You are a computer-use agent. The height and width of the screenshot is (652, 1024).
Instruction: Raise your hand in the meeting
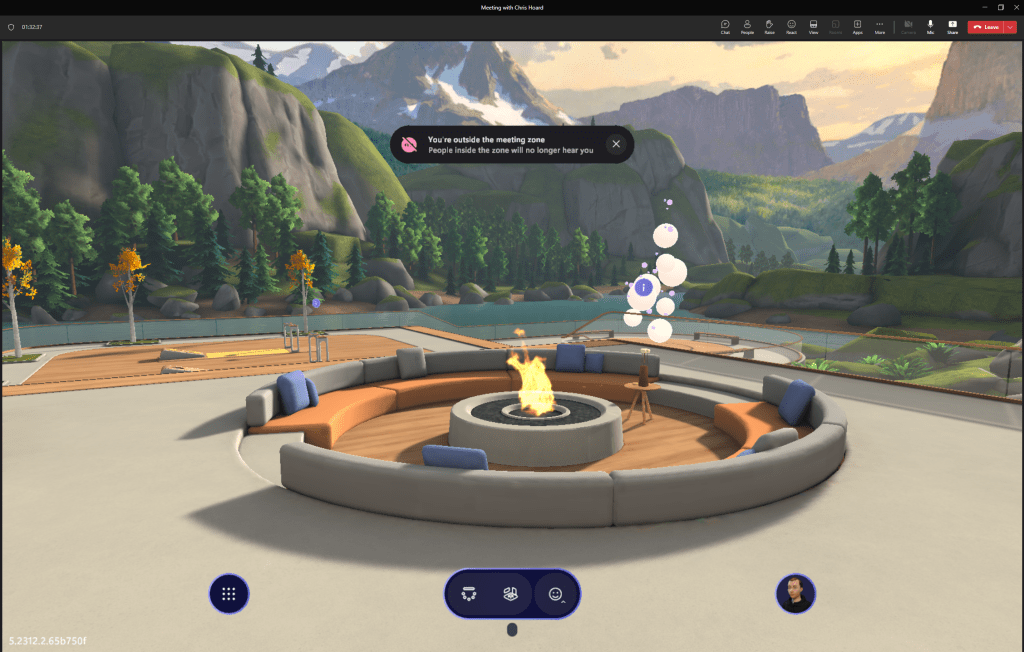(x=769, y=26)
